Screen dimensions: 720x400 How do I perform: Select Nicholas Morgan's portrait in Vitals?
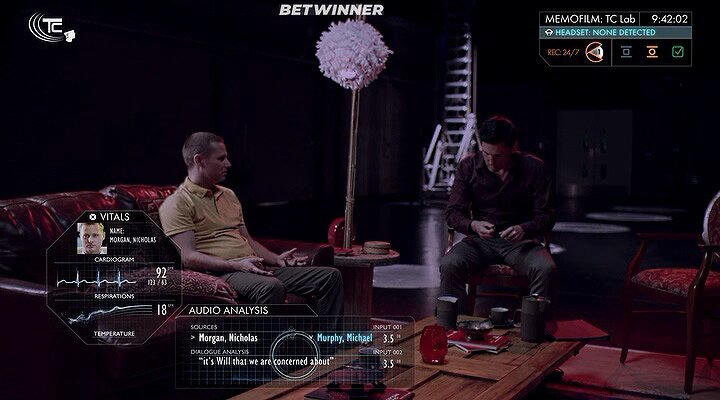point(93,238)
